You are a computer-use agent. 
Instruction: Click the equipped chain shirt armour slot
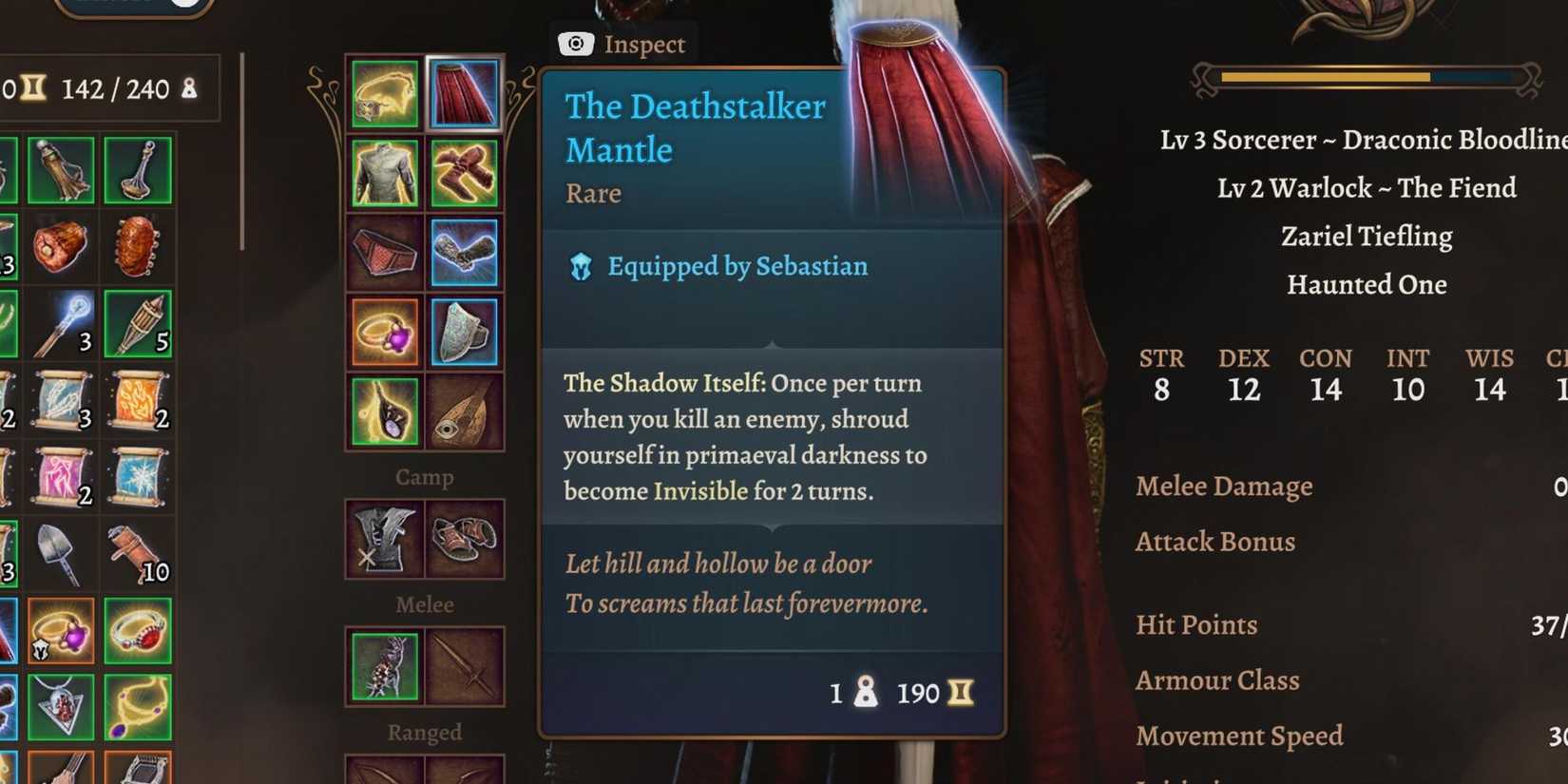[x=384, y=173]
